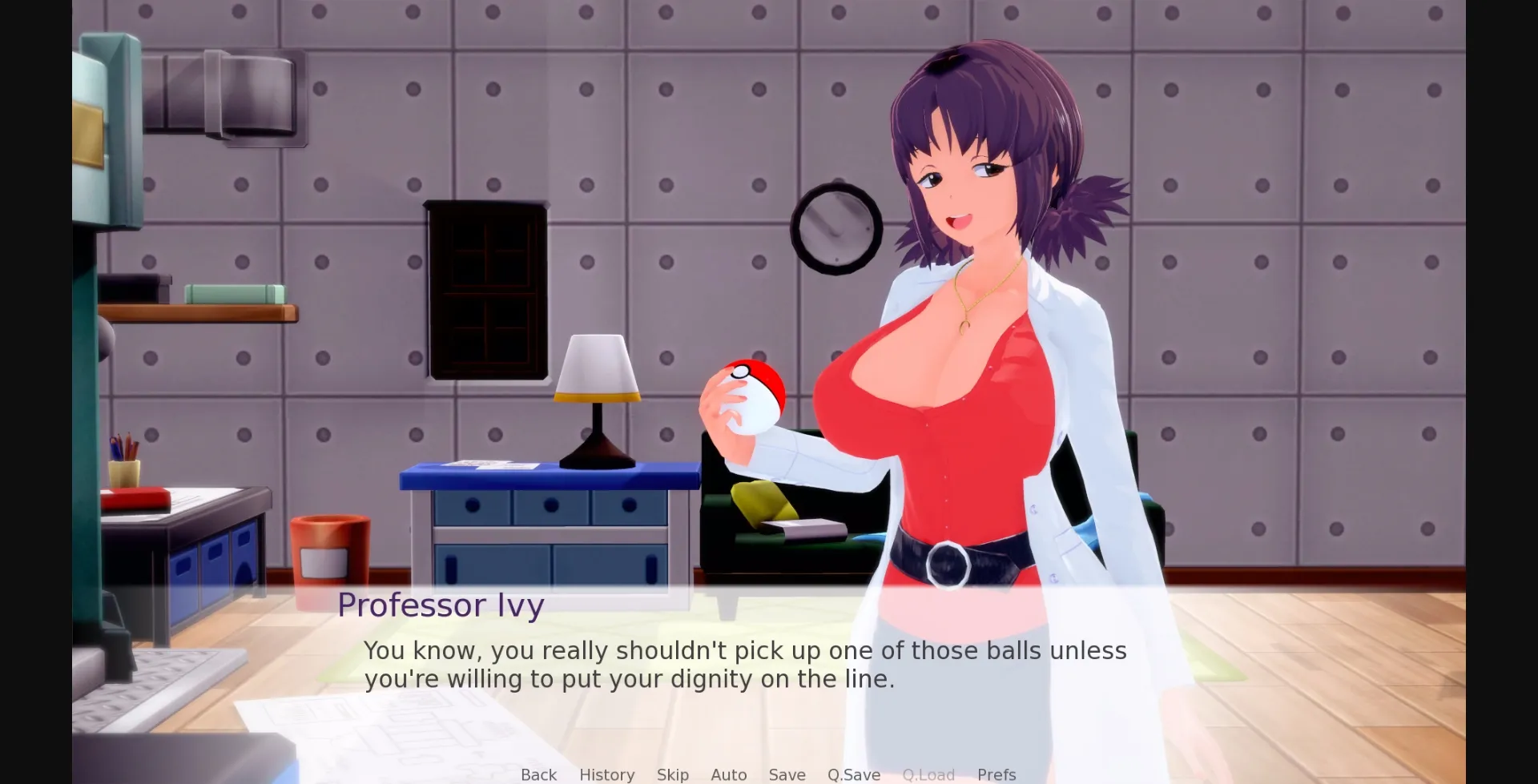The image size is (1538, 784).
Task: Click the dialogue text to advance
Action: [745, 665]
